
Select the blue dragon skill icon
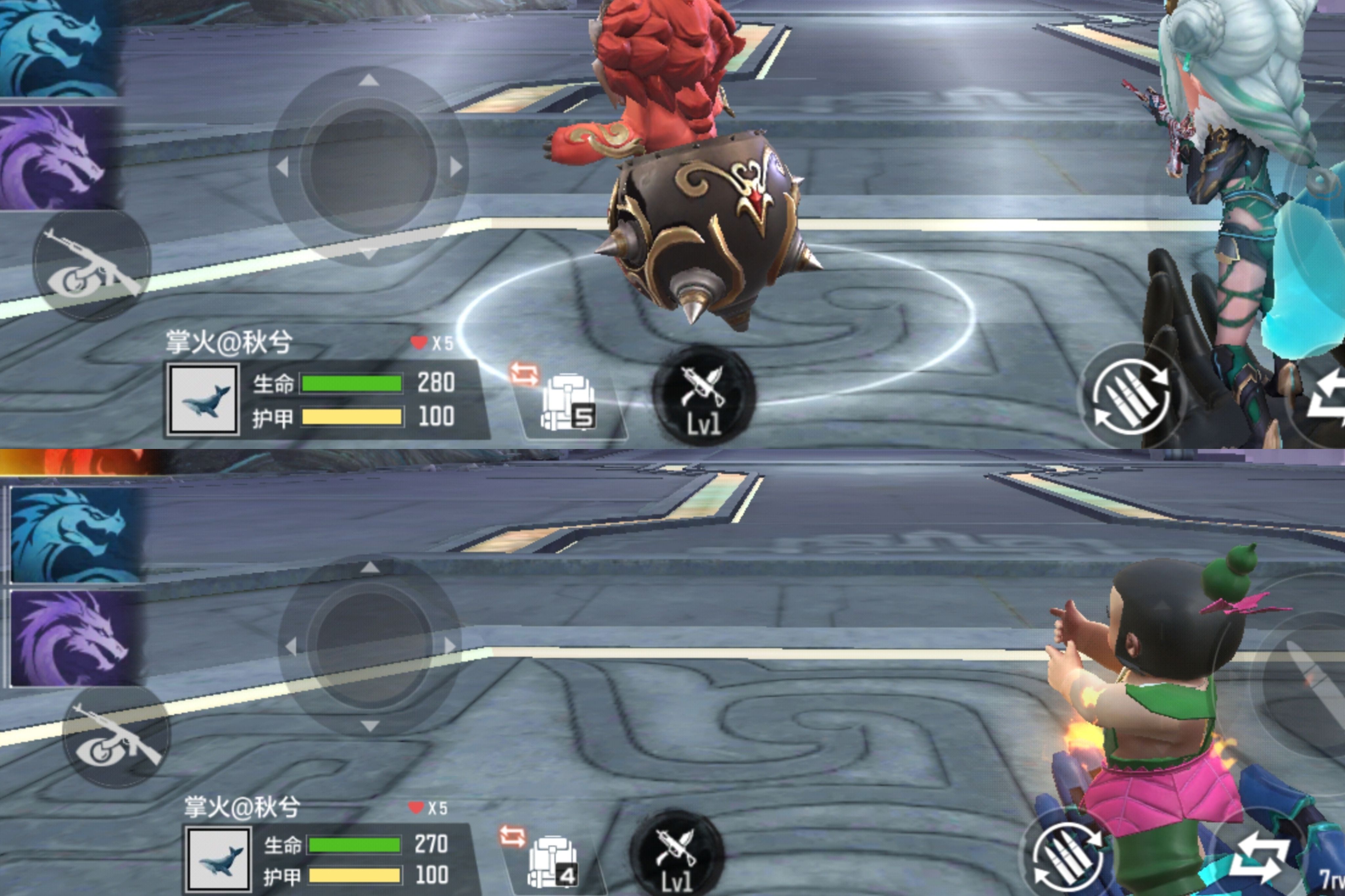click(57, 46)
